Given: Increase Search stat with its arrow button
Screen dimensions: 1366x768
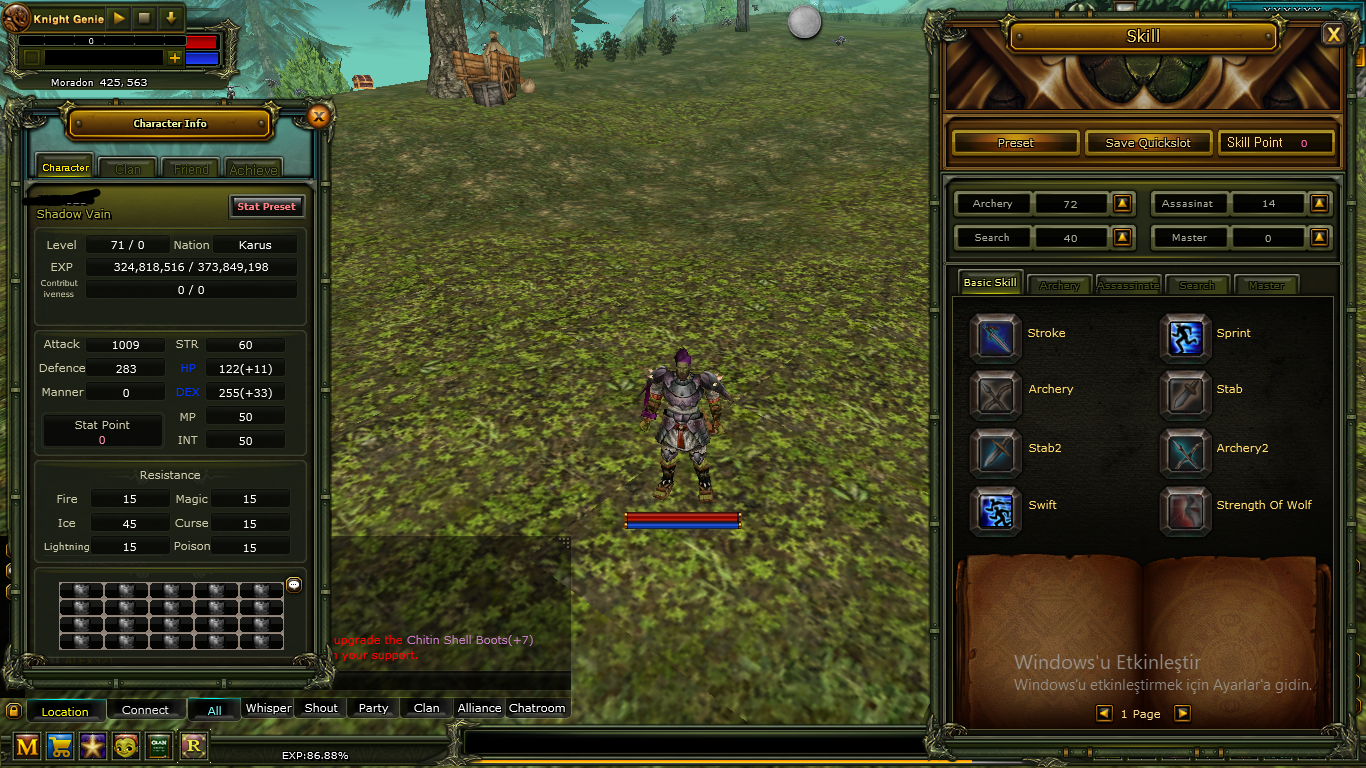Looking at the screenshot, I should tap(1122, 237).
